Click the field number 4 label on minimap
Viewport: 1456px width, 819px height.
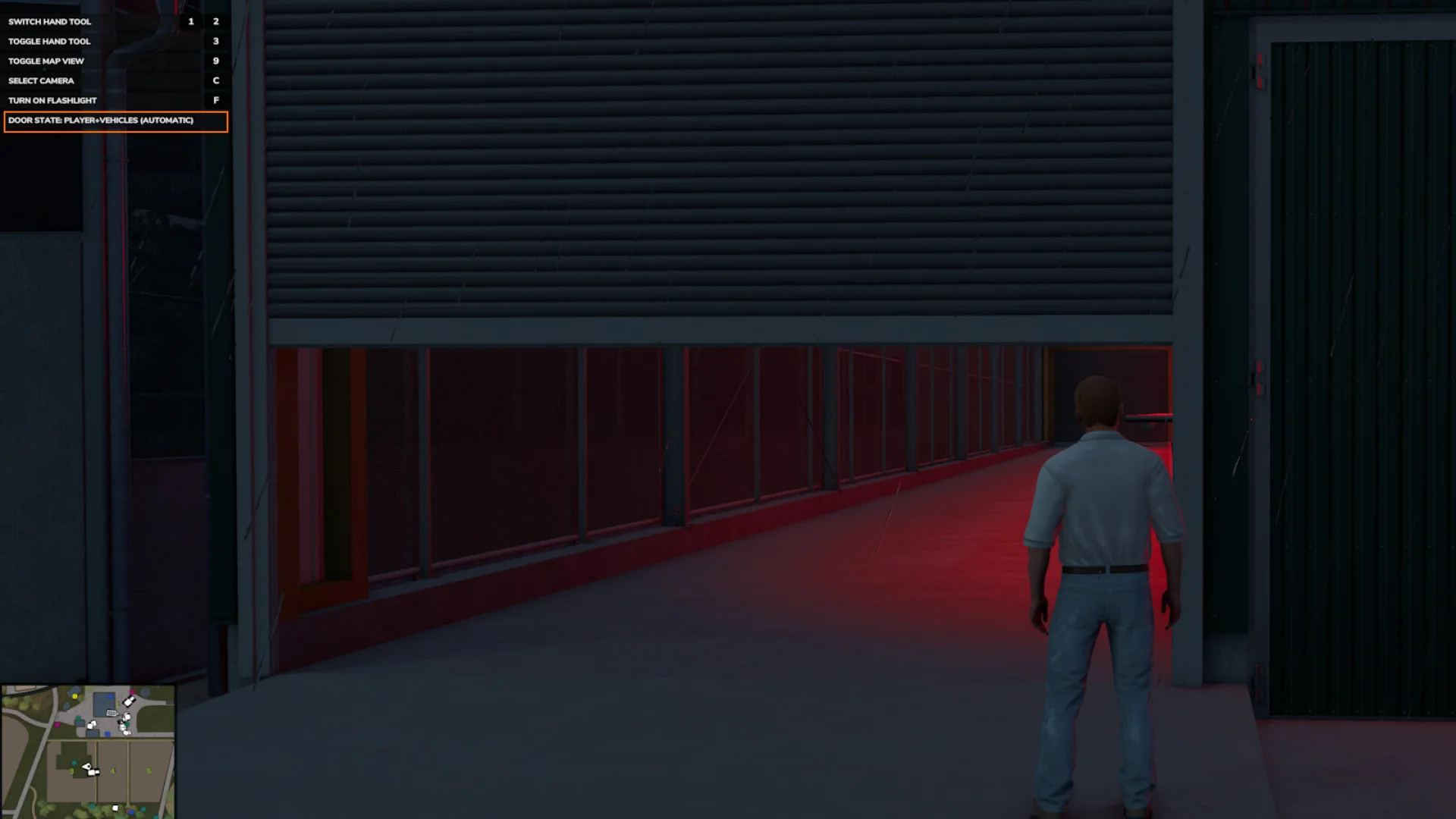112,770
